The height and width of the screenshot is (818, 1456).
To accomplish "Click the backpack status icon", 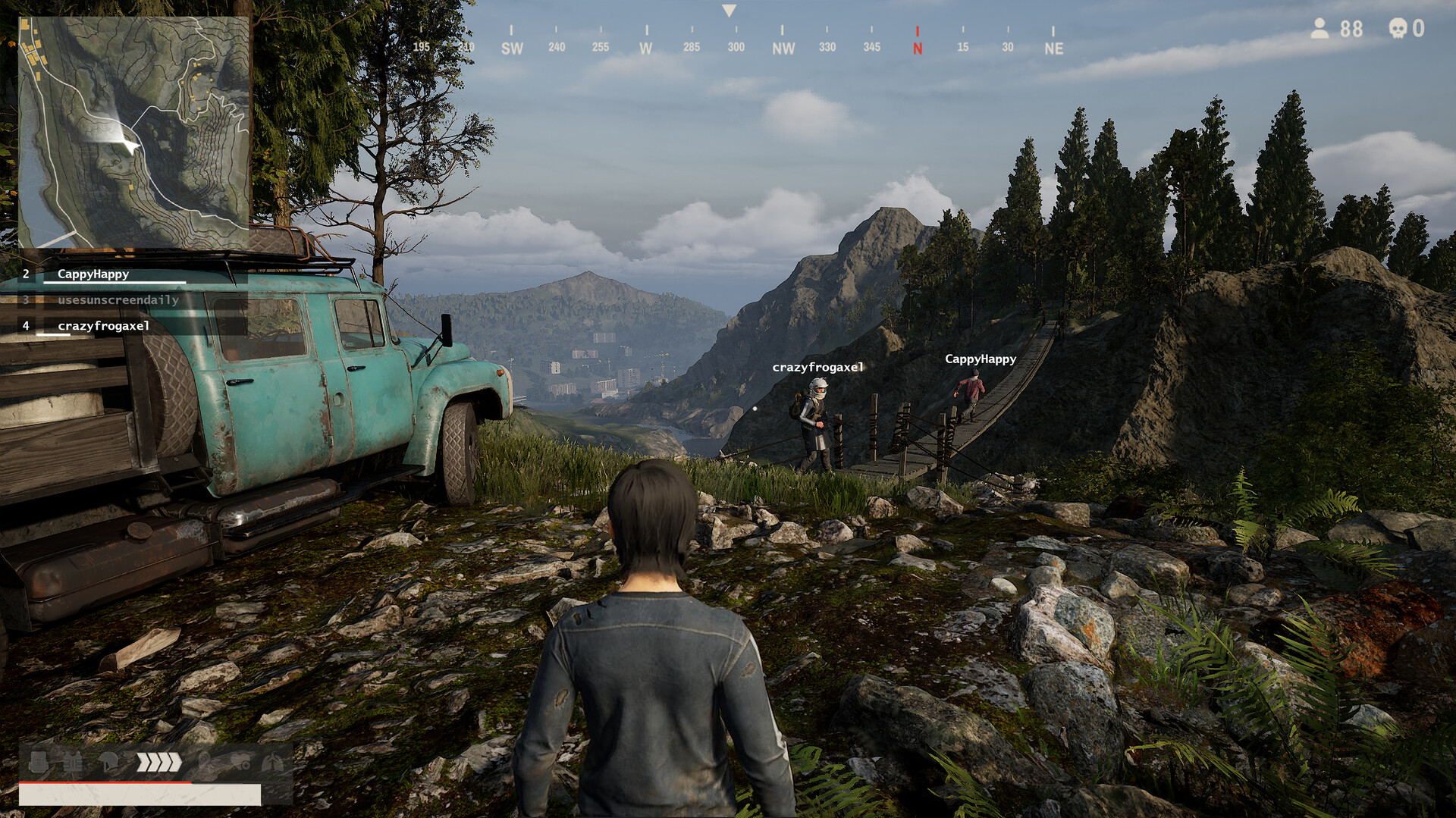I will pyautogui.click(x=39, y=762).
